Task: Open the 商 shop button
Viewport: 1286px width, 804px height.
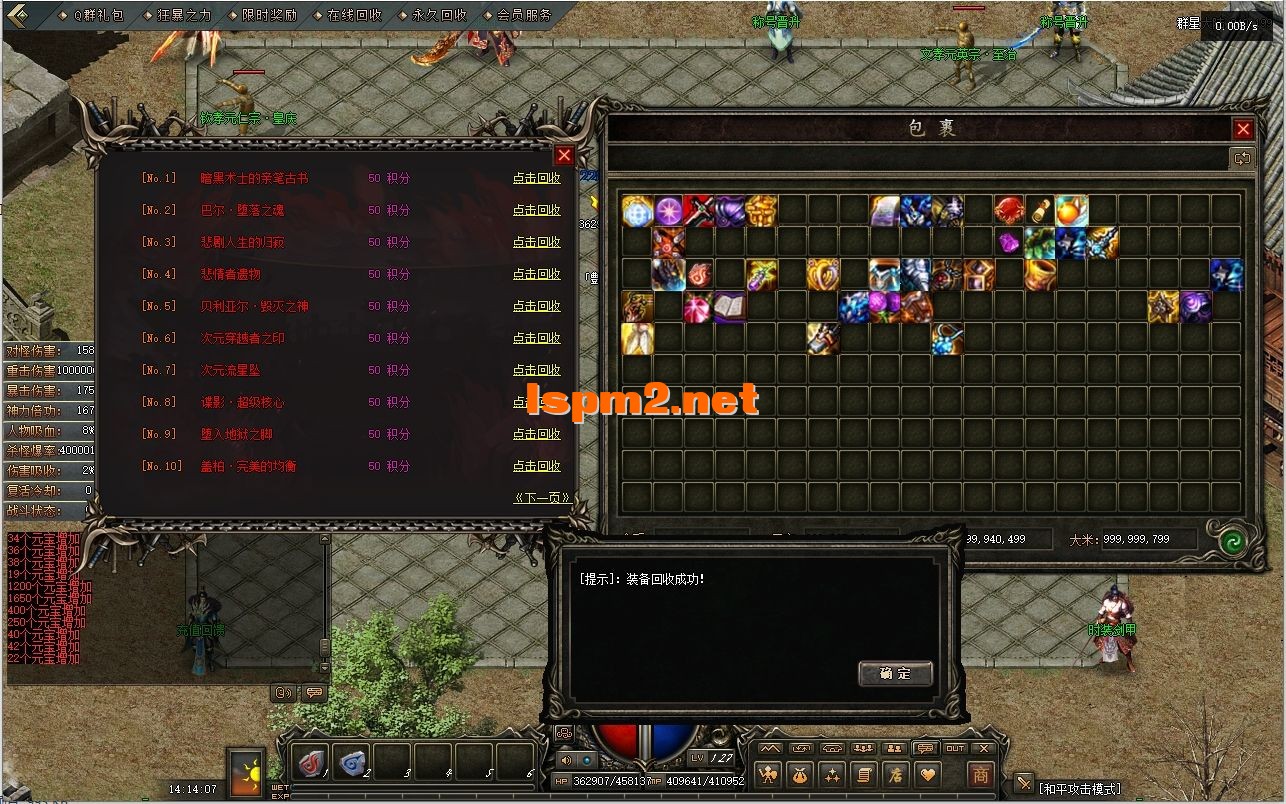Action: tap(981, 774)
